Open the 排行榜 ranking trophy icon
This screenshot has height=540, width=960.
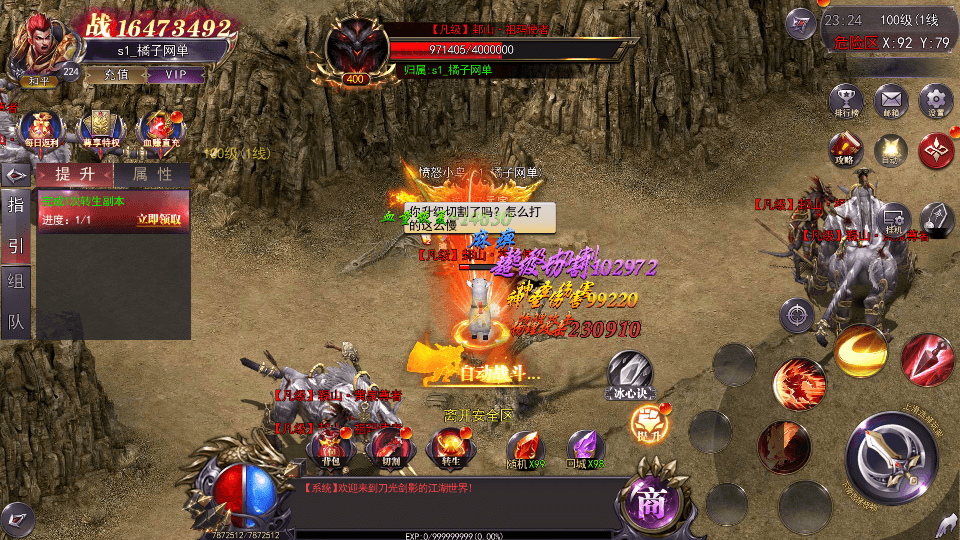[846, 102]
